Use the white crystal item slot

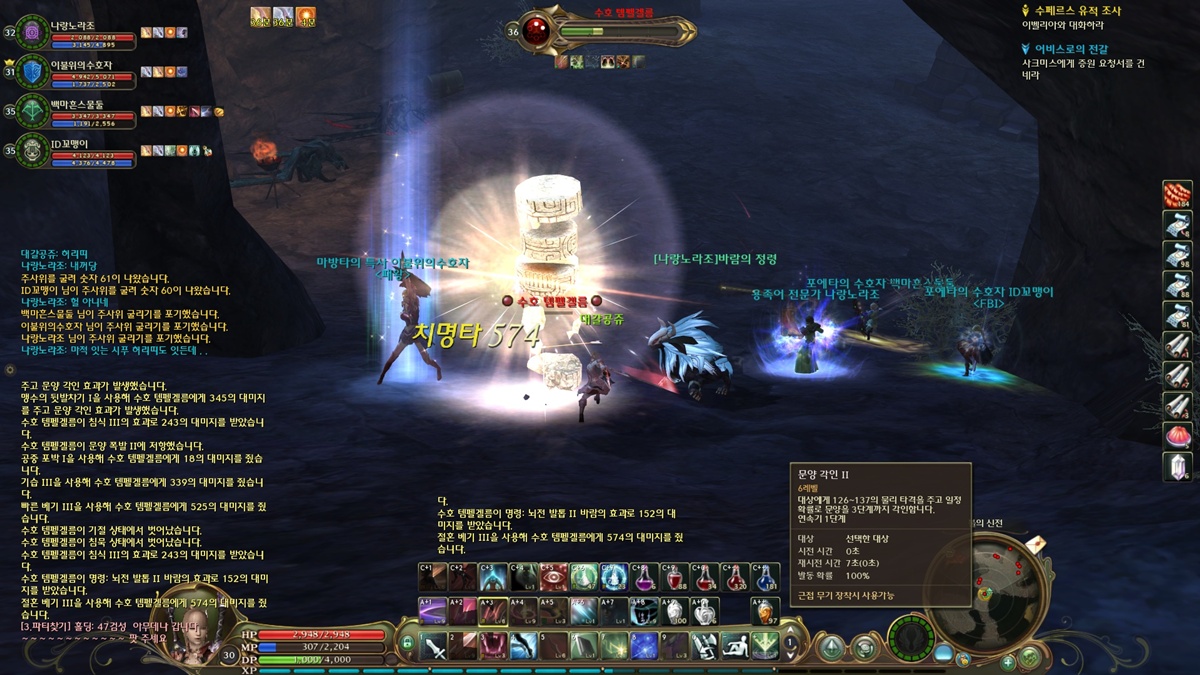[x=1177, y=466]
